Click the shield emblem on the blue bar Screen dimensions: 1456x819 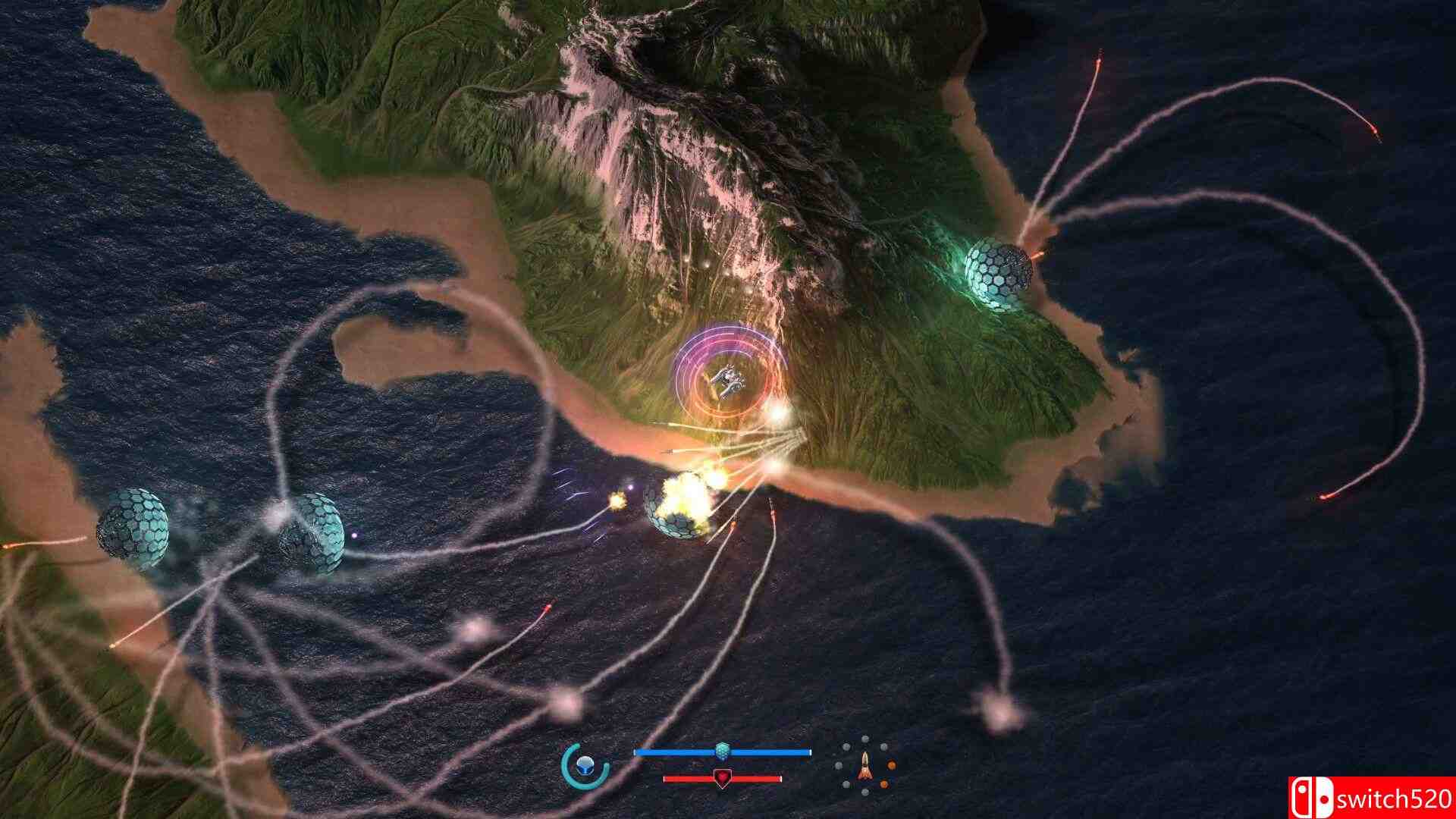click(722, 748)
